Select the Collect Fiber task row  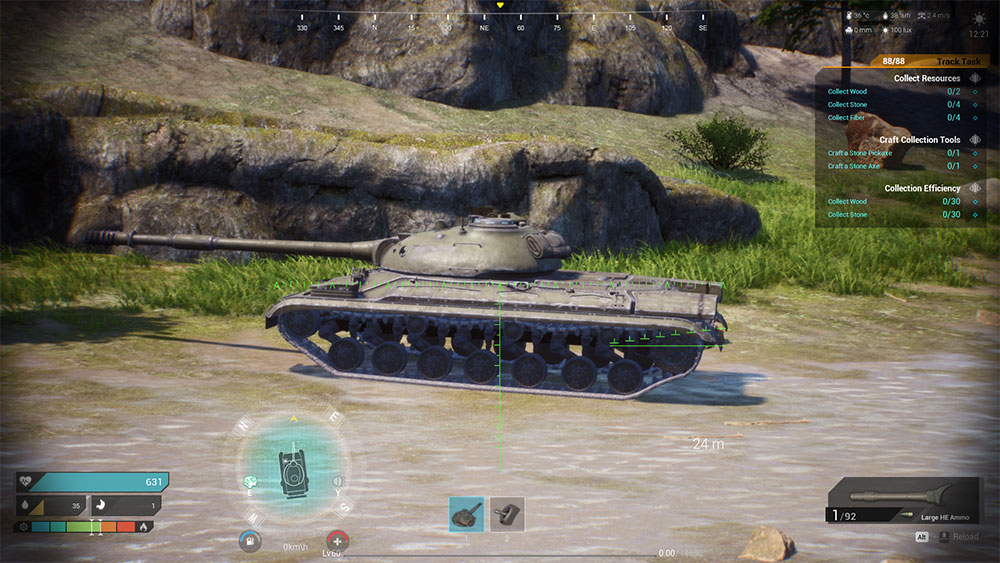(x=898, y=118)
